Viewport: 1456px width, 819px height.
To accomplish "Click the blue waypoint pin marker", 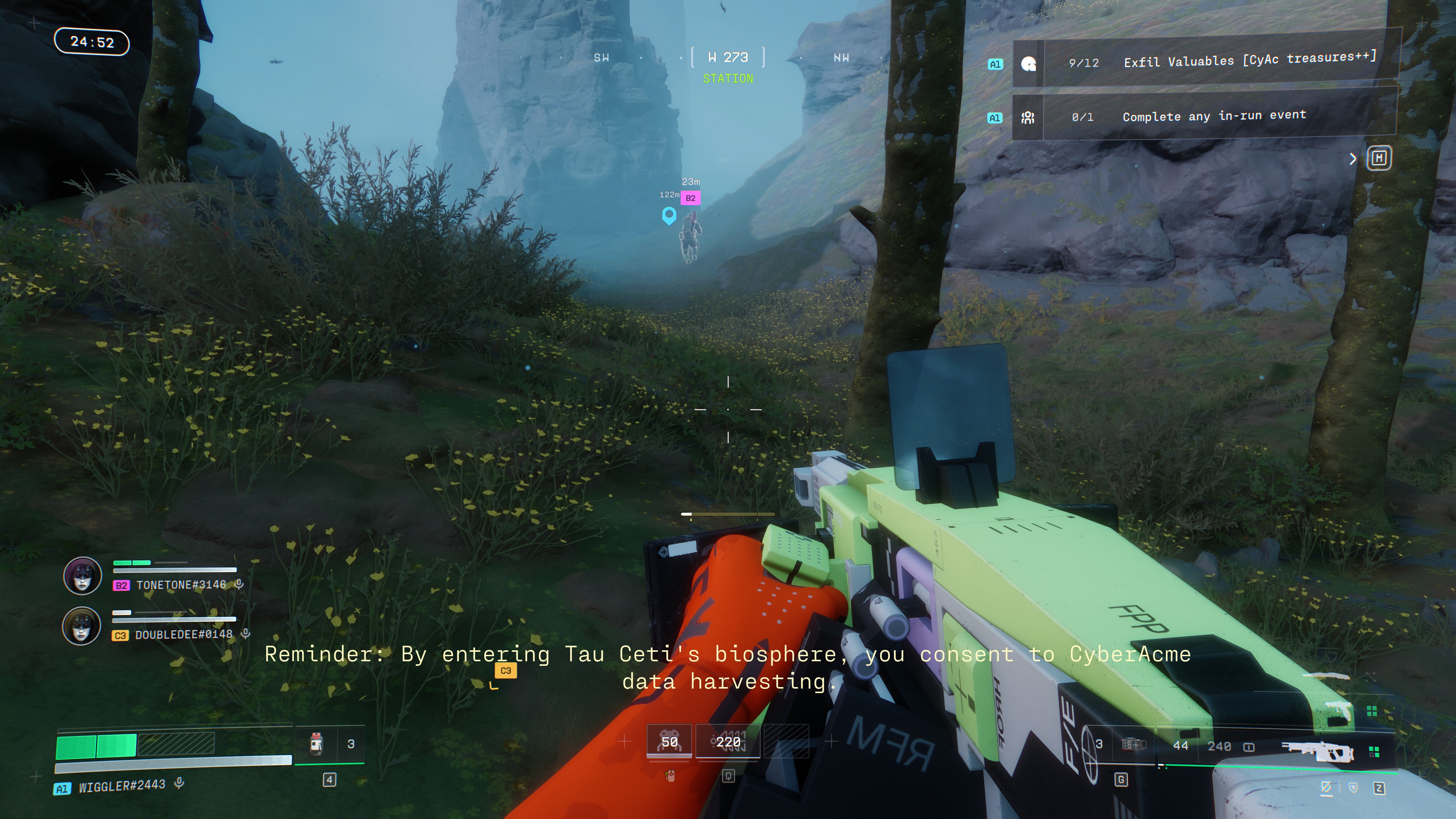I will pos(668,215).
